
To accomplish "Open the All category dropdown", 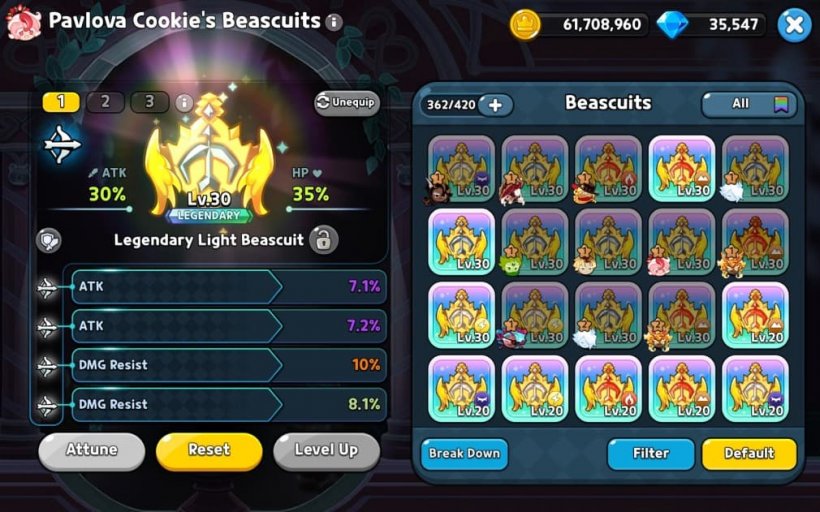I will (x=749, y=104).
